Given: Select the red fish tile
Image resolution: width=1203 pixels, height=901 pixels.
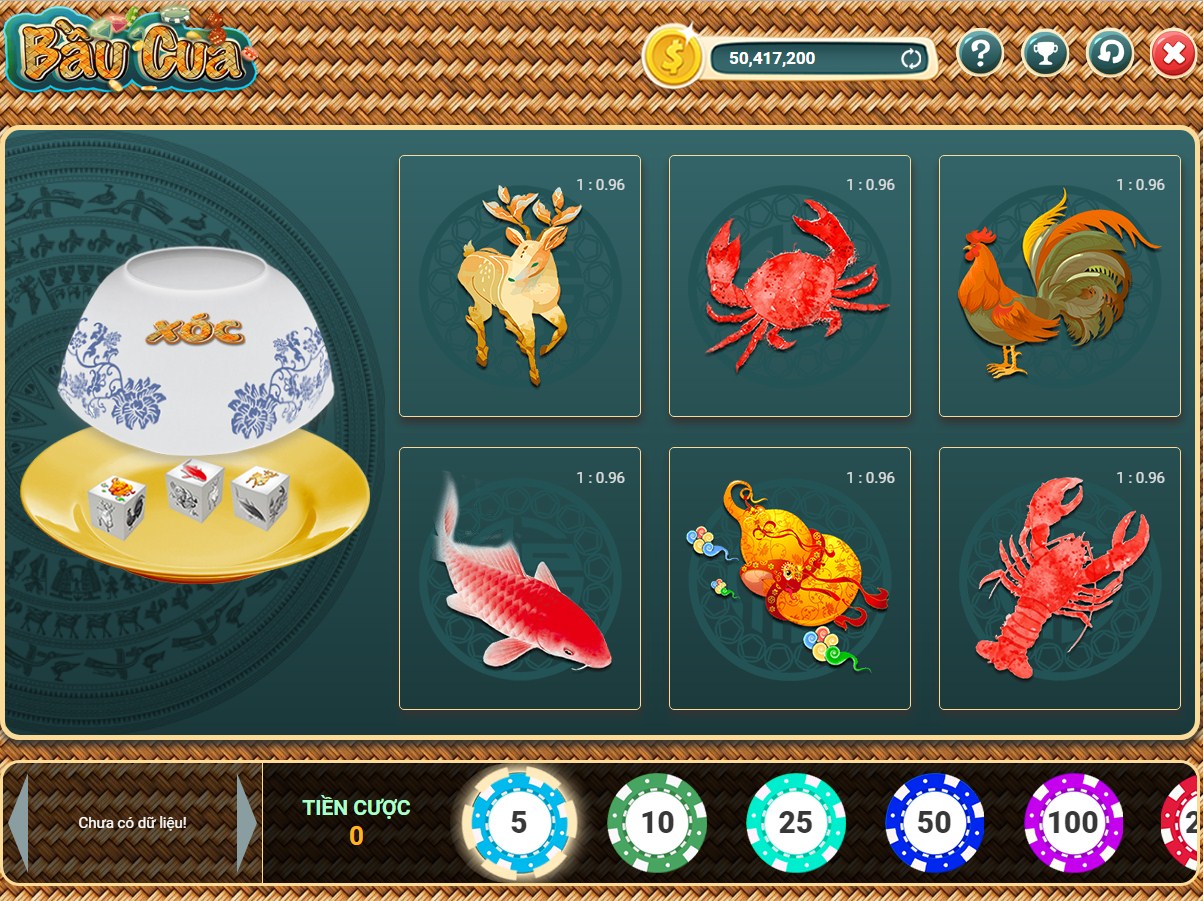Looking at the screenshot, I should click(519, 578).
